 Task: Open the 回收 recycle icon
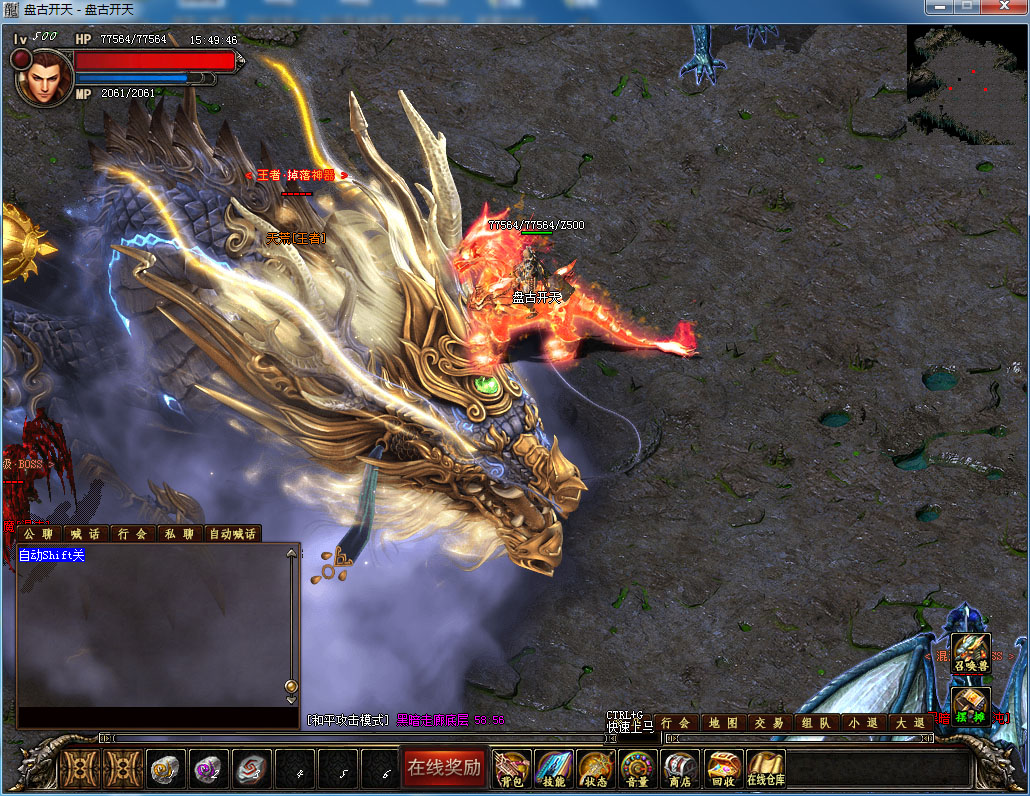tap(722, 768)
